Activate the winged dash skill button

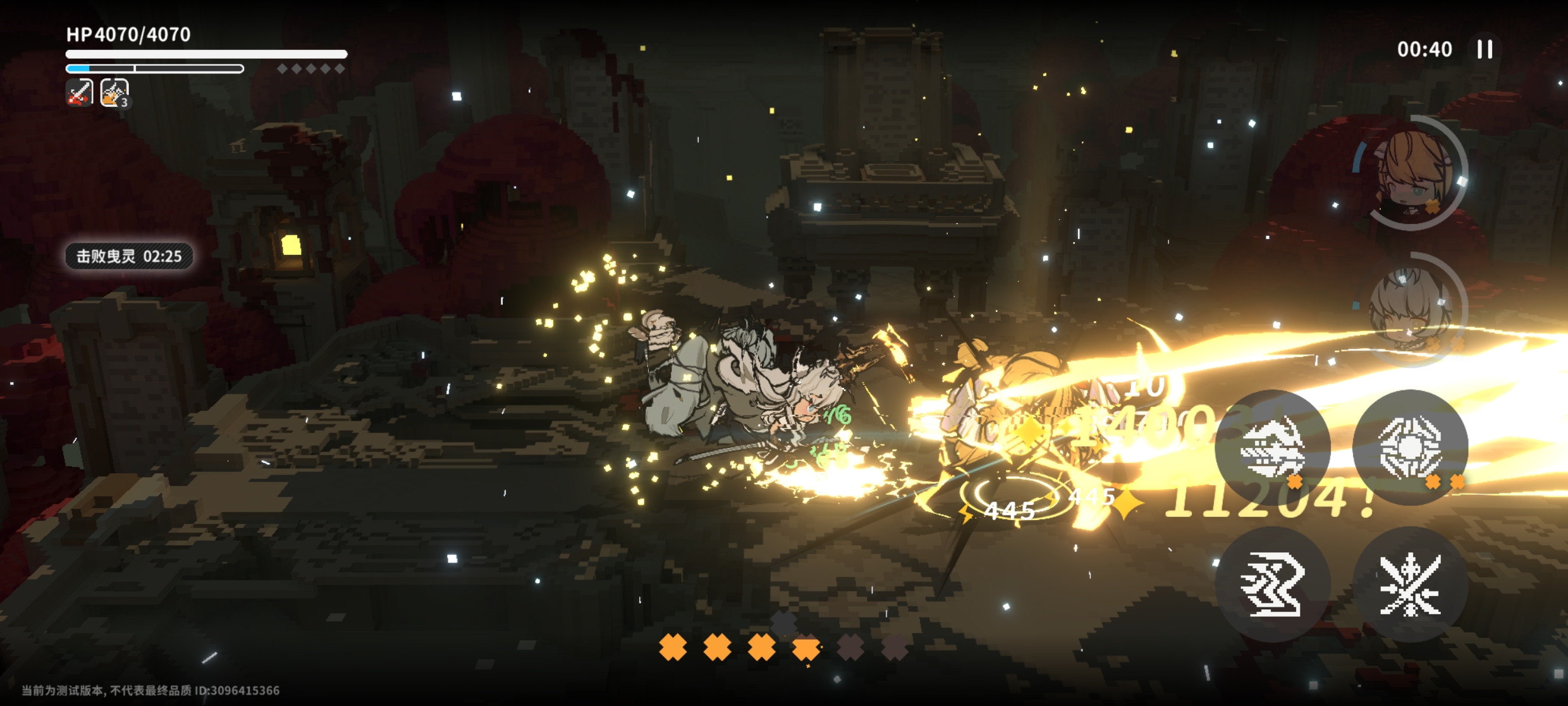pos(1272,448)
